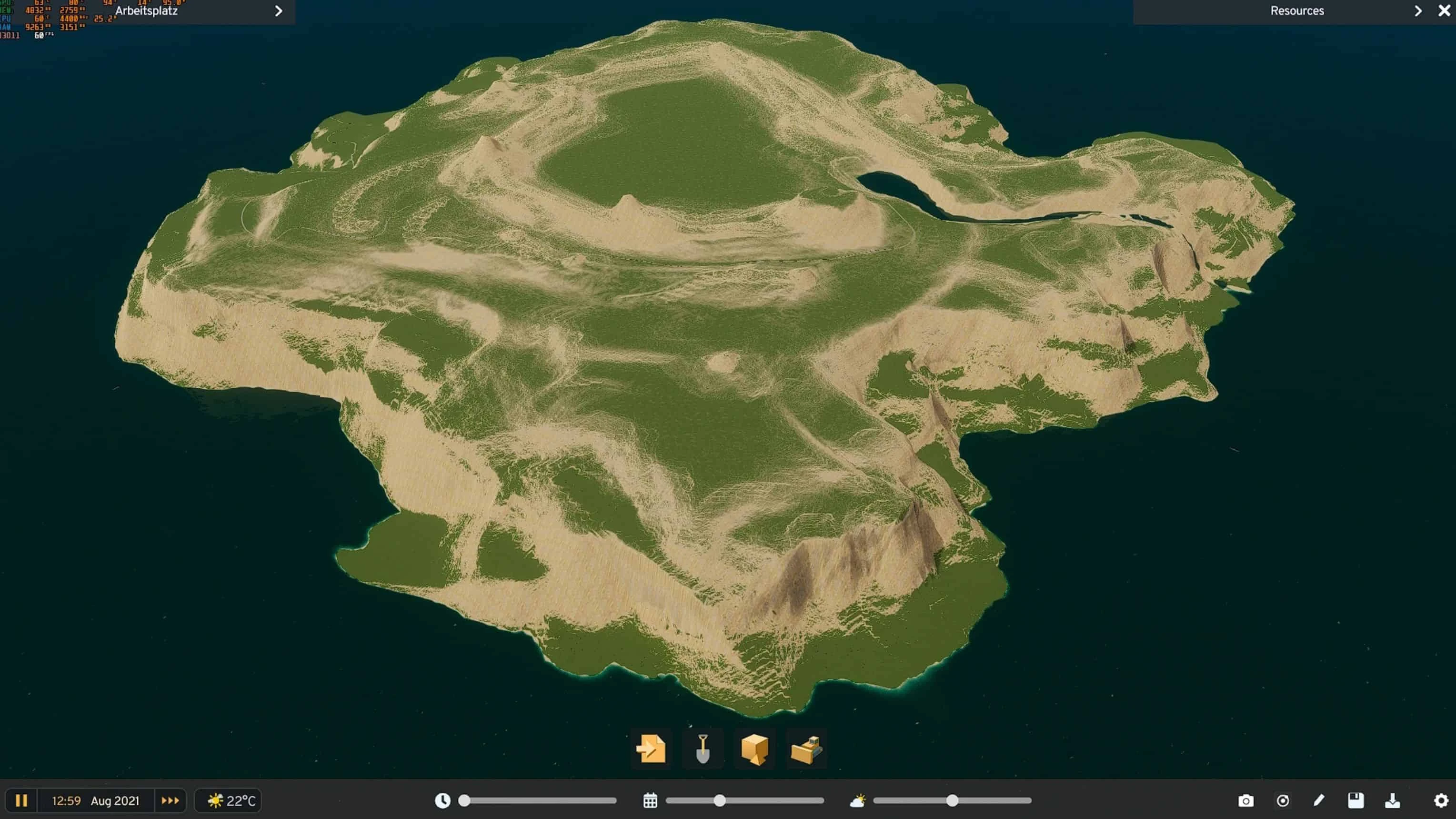Expand the Resources panel chevron
Screen dimensions: 1456x819
pos(1418,11)
